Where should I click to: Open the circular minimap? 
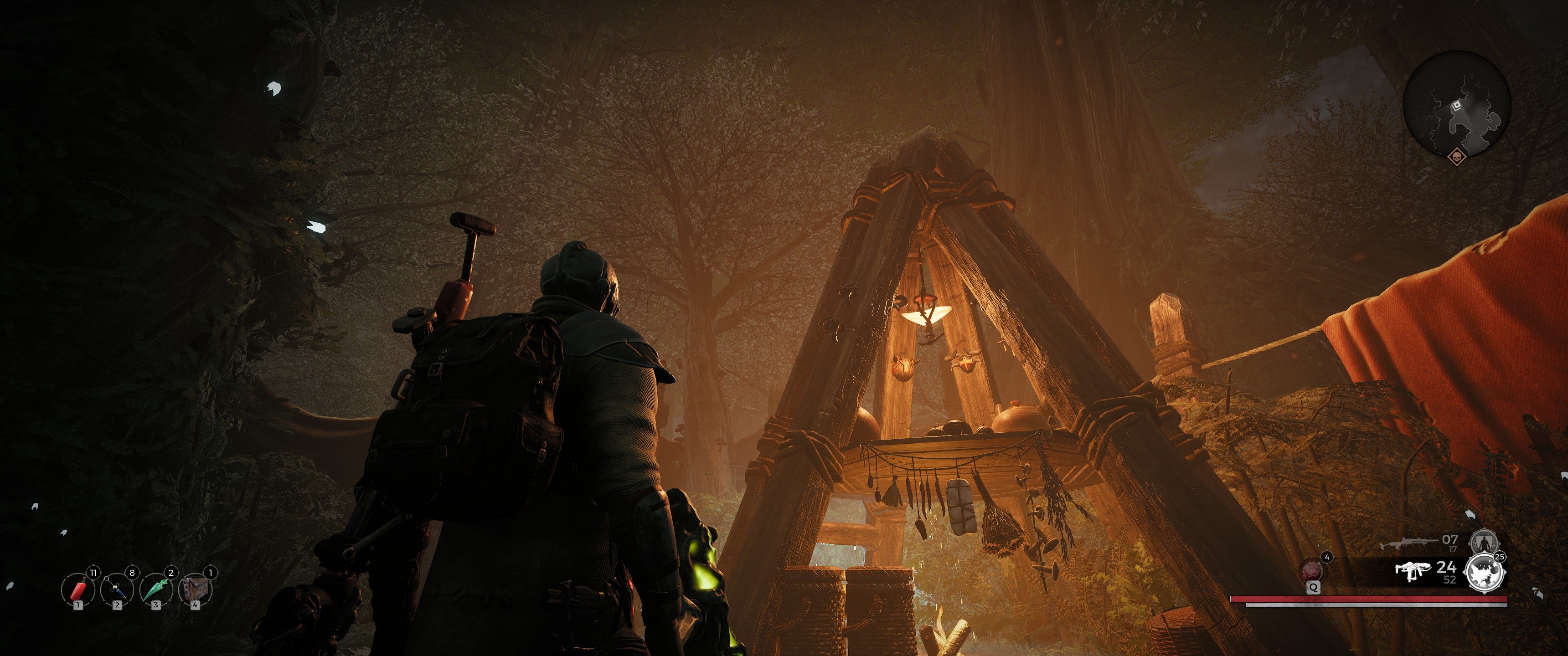coord(1457,104)
